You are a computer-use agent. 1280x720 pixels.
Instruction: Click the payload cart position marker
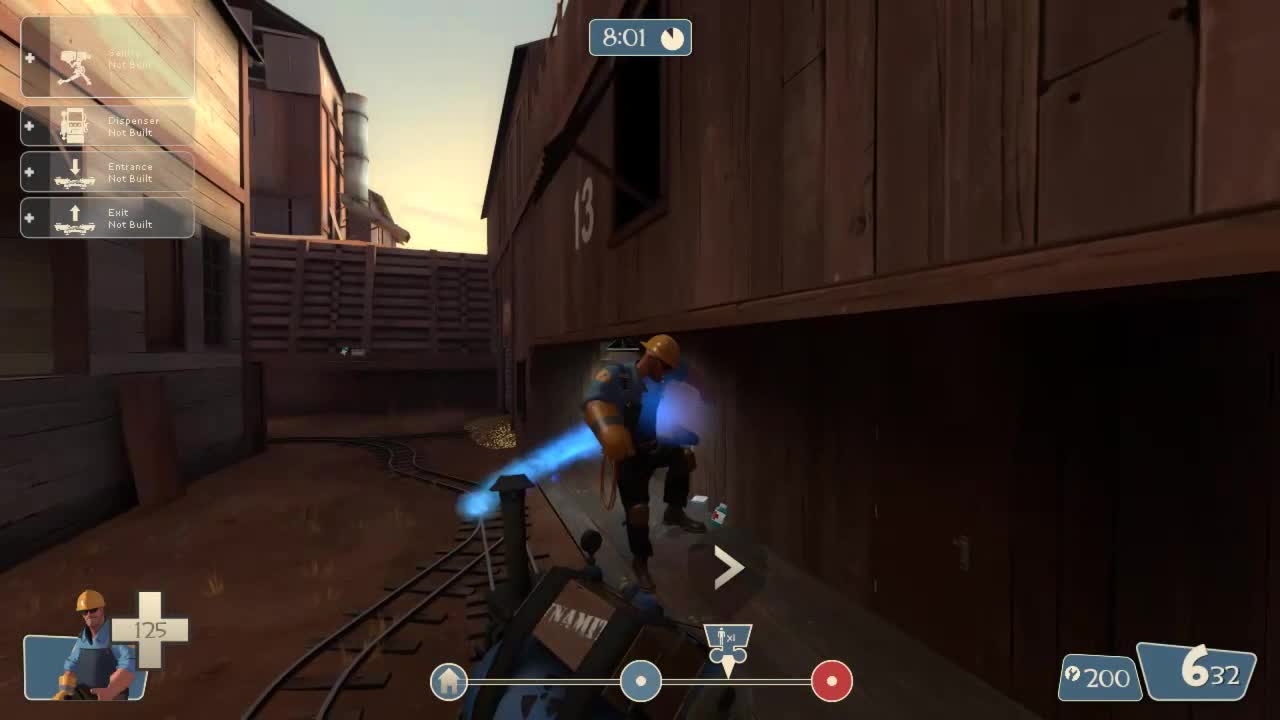(728, 645)
